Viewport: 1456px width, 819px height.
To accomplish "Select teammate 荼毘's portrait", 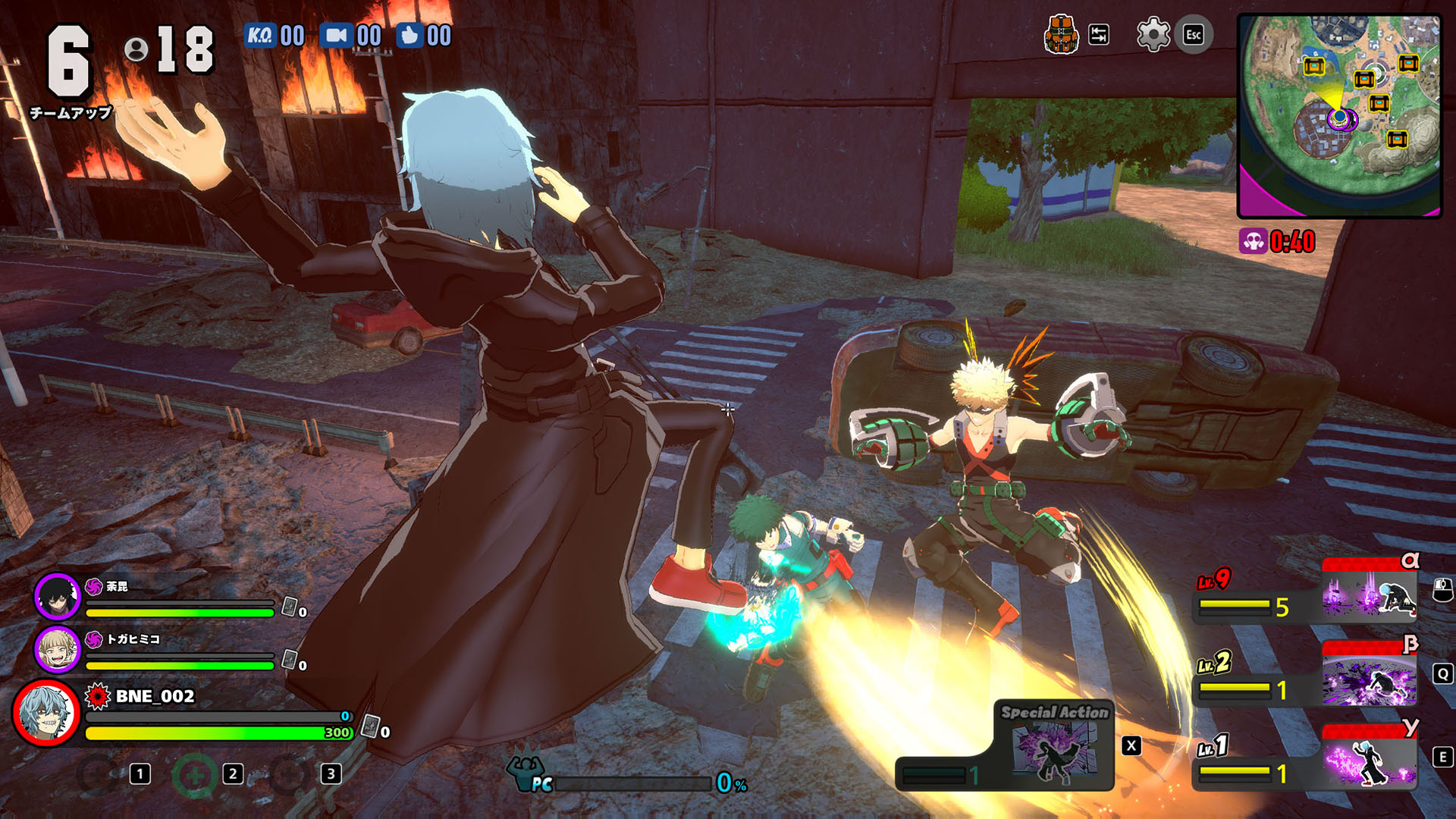I will point(58,595).
